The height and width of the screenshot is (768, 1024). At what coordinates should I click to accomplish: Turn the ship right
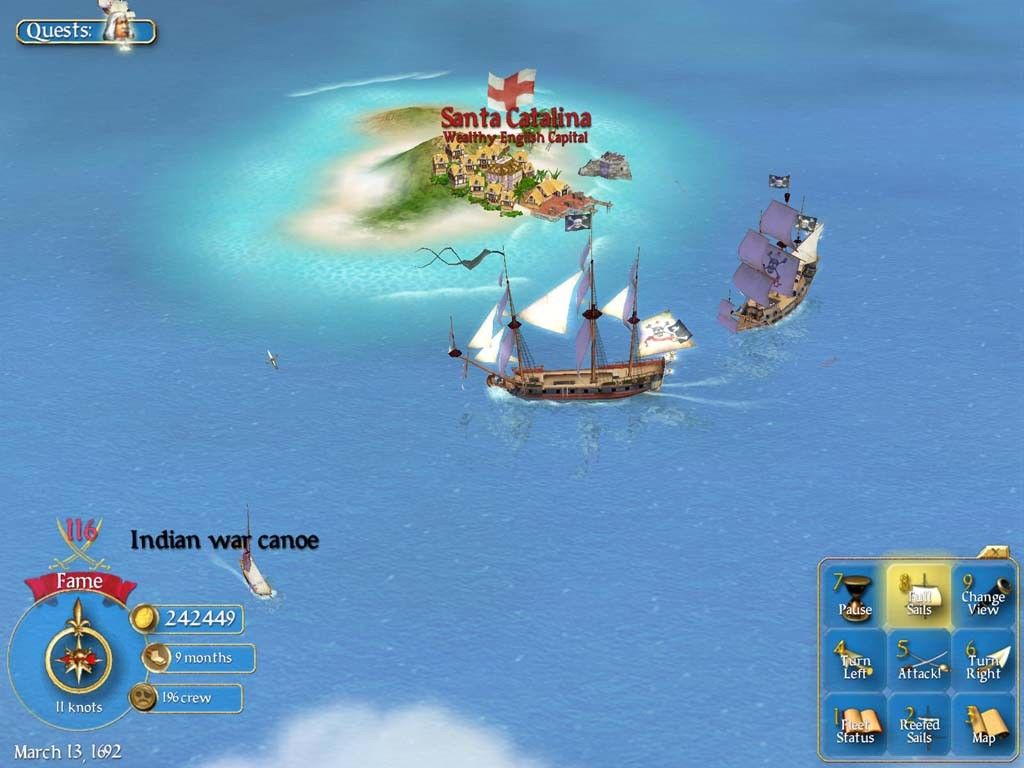(982, 661)
